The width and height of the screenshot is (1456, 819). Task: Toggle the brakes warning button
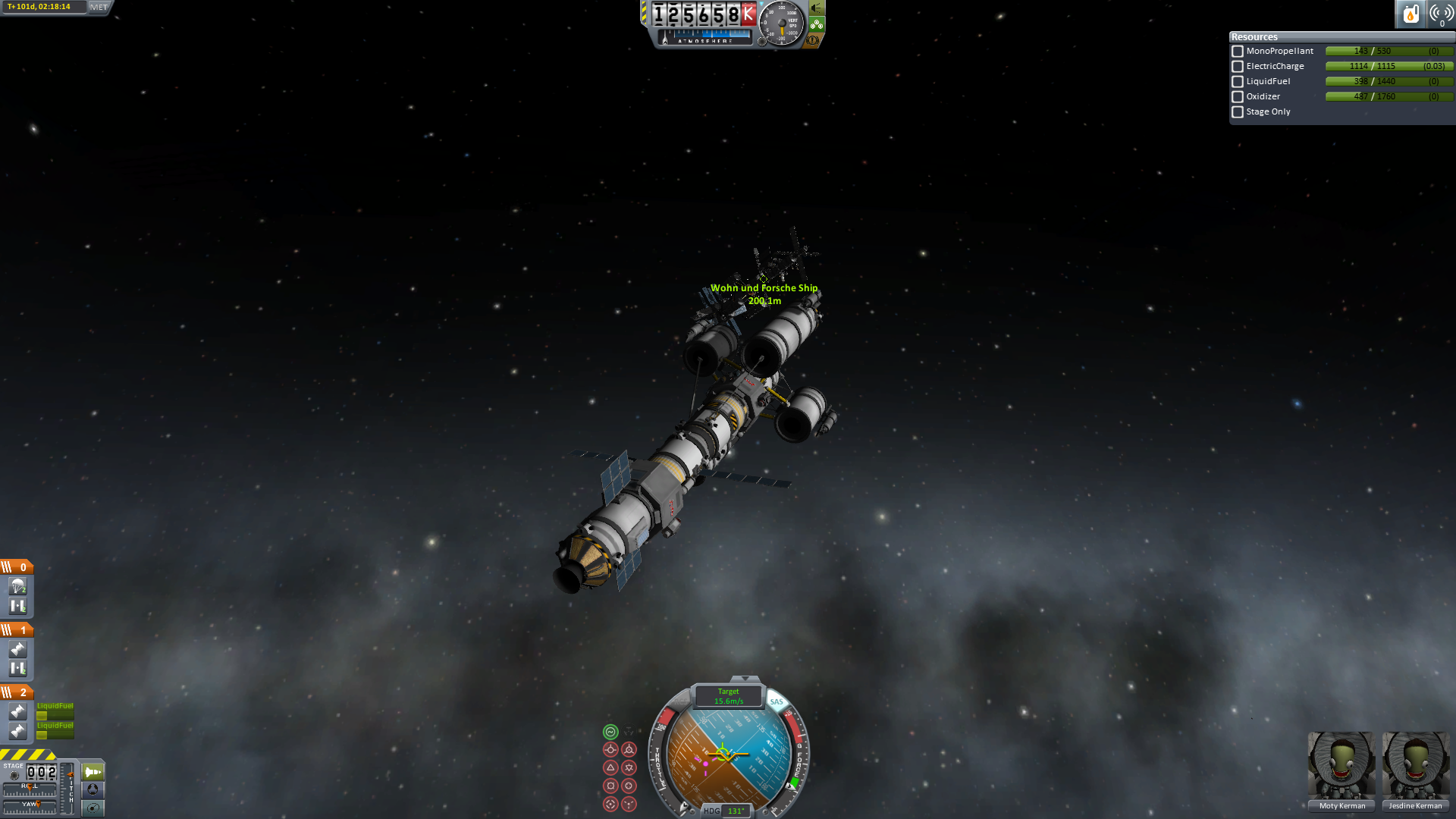click(x=814, y=39)
